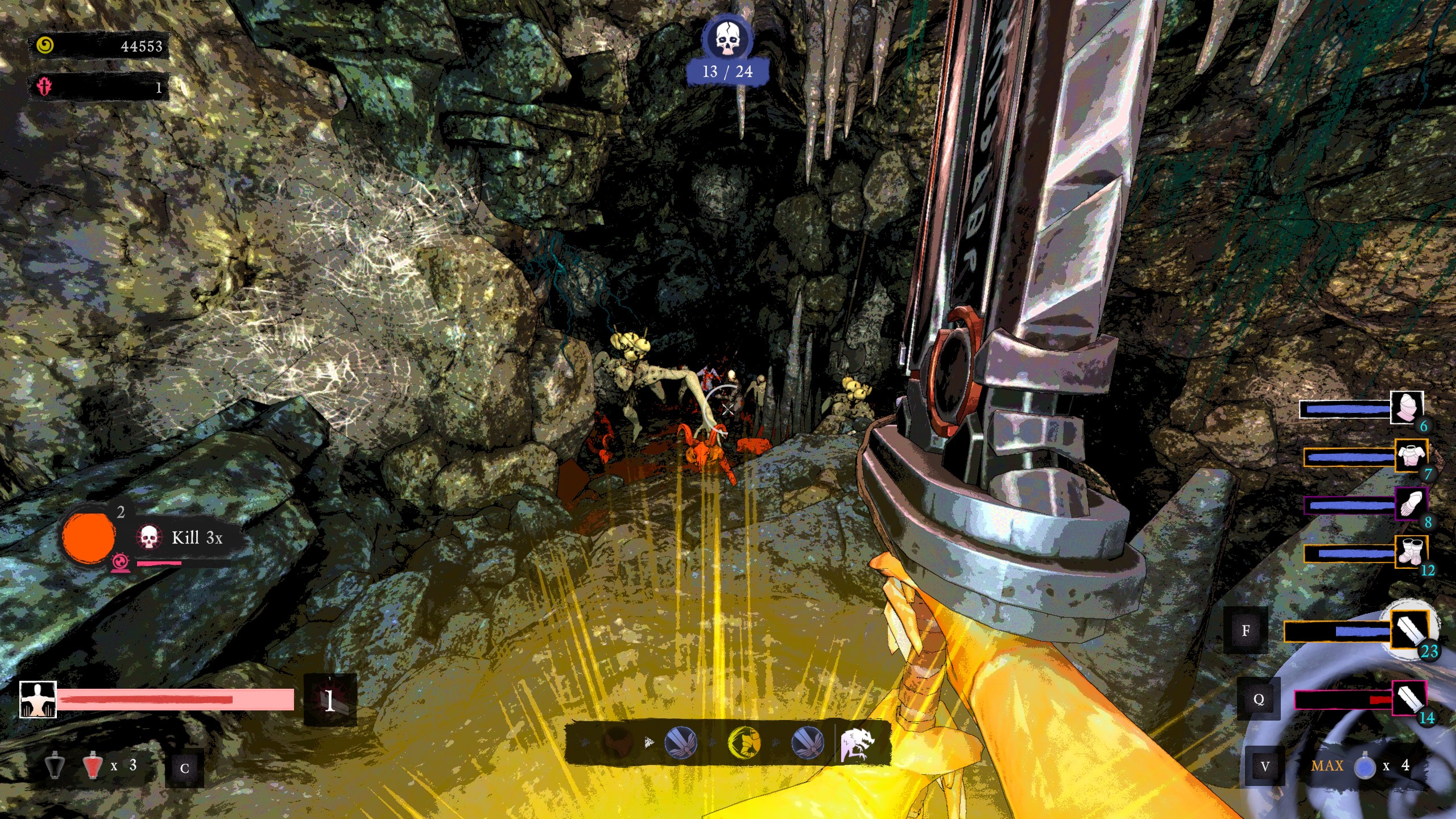Select the yellow armored kick combo icon

(x=744, y=742)
